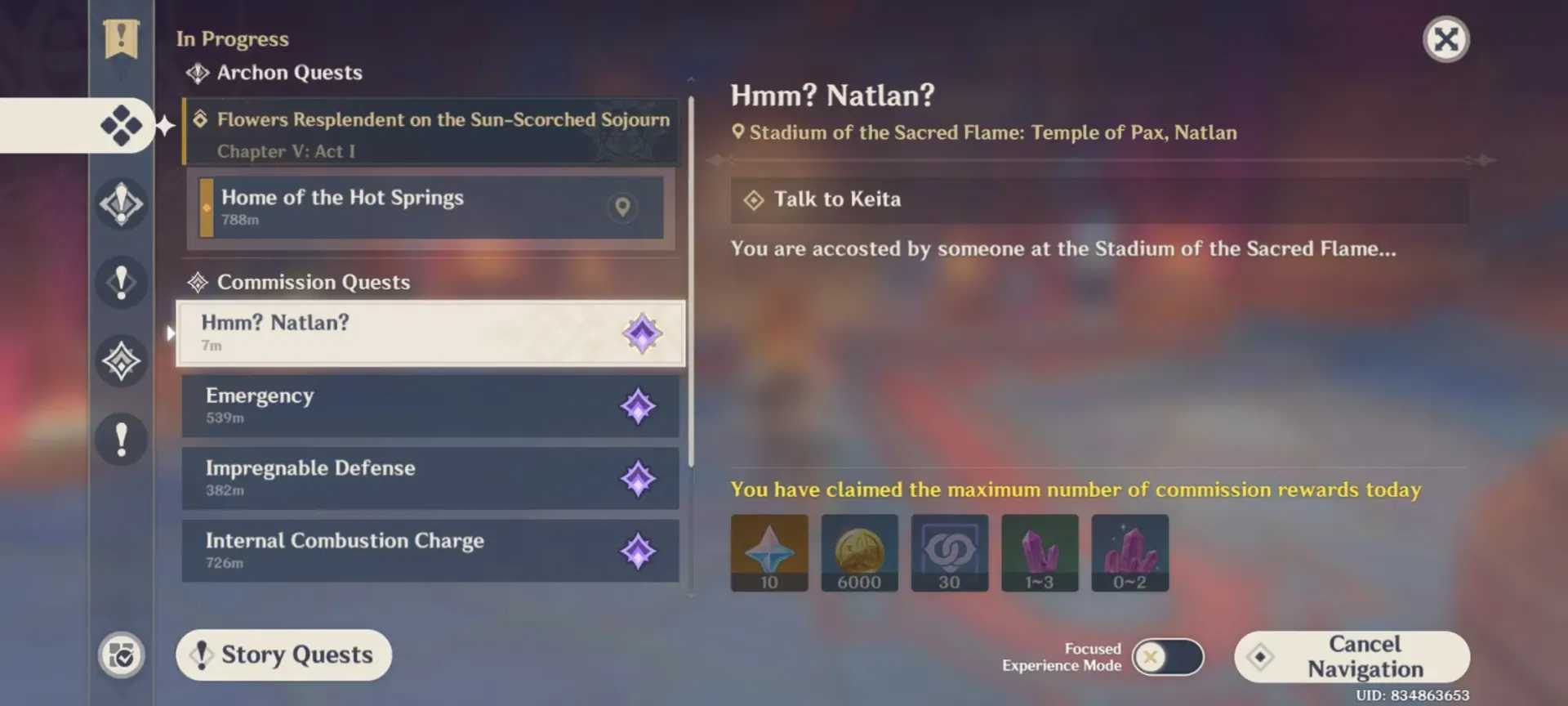Toggle Focused Experience Mode switch
This screenshot has height=706, width=1568.
coord(1167,657)
